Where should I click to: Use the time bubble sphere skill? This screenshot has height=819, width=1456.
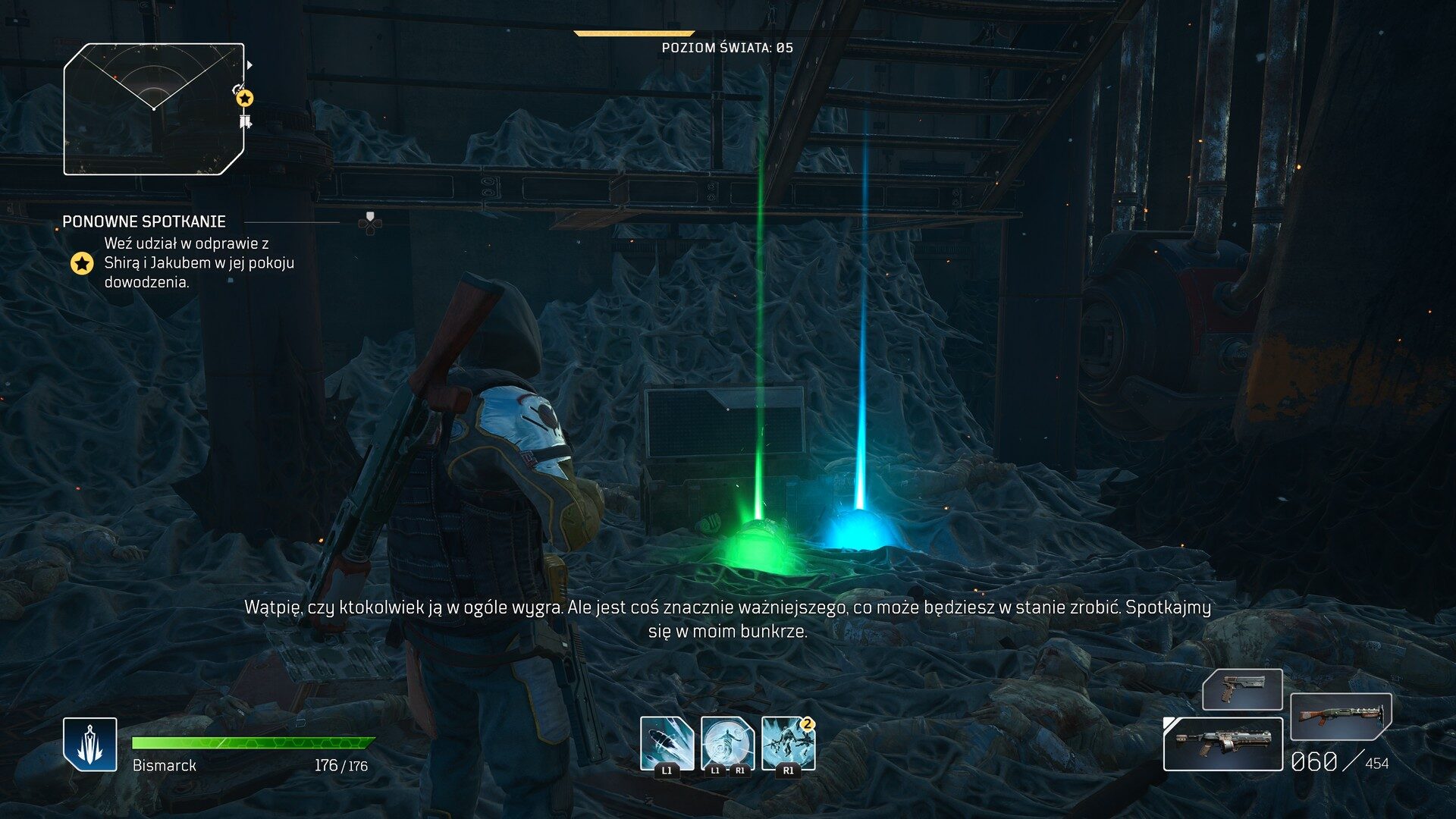point(727,743)
